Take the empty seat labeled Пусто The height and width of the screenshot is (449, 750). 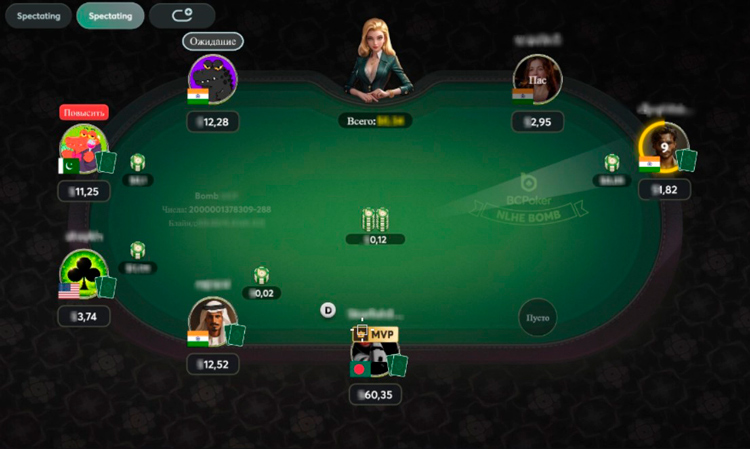[537, 318]
